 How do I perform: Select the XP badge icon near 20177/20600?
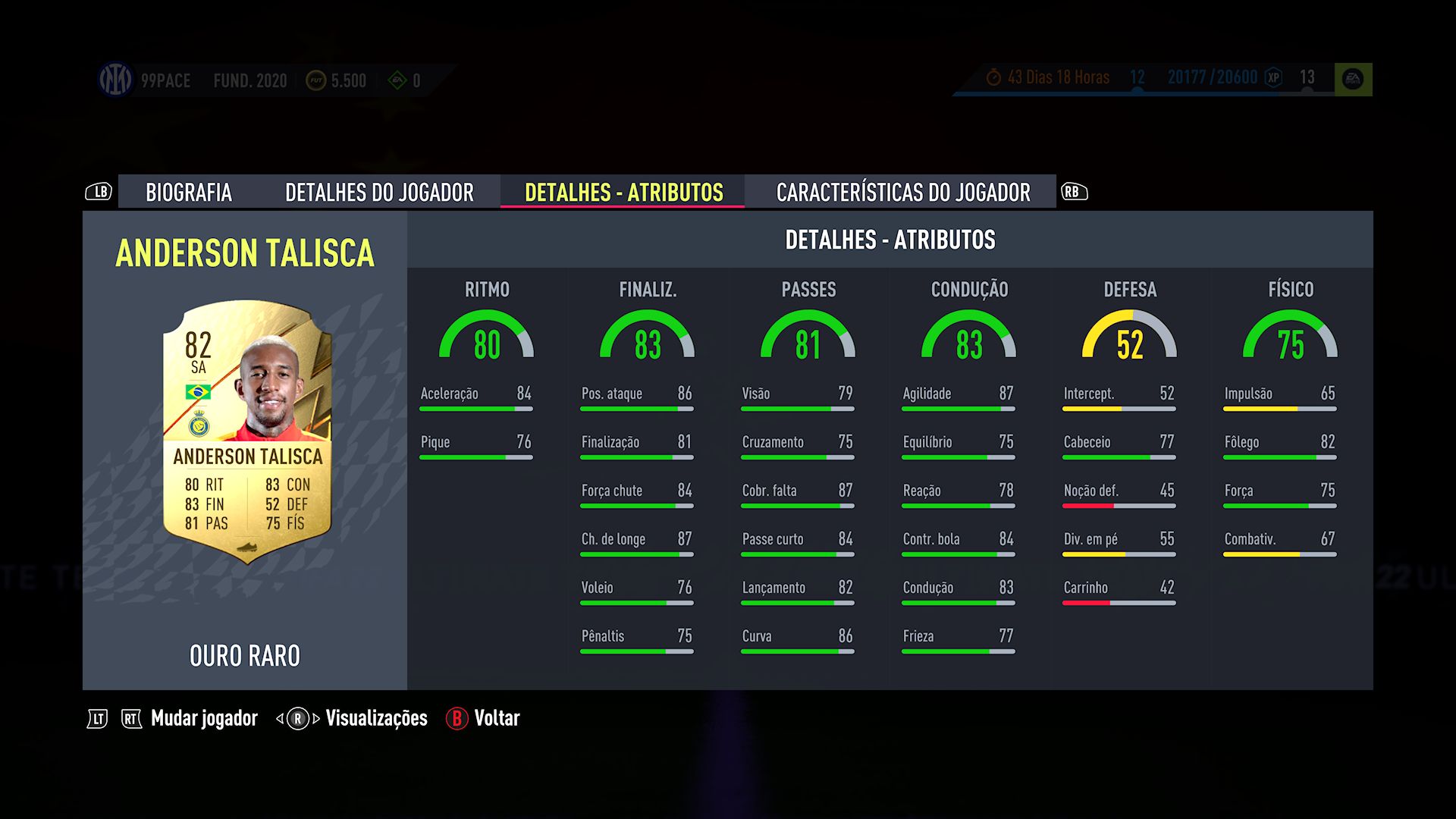1272,78
